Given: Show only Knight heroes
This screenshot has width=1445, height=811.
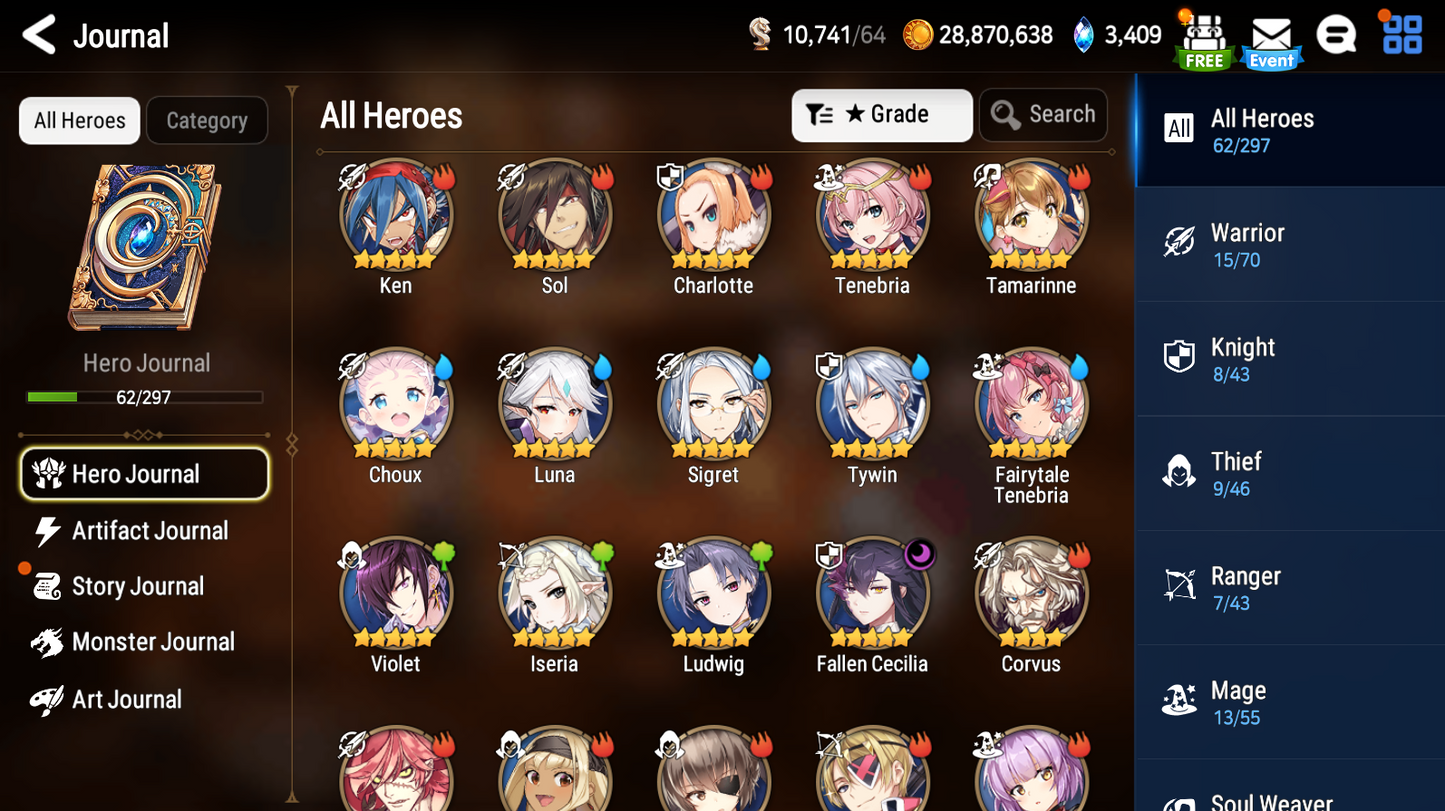Looking at the screenshot, I should coord(1288,359).
